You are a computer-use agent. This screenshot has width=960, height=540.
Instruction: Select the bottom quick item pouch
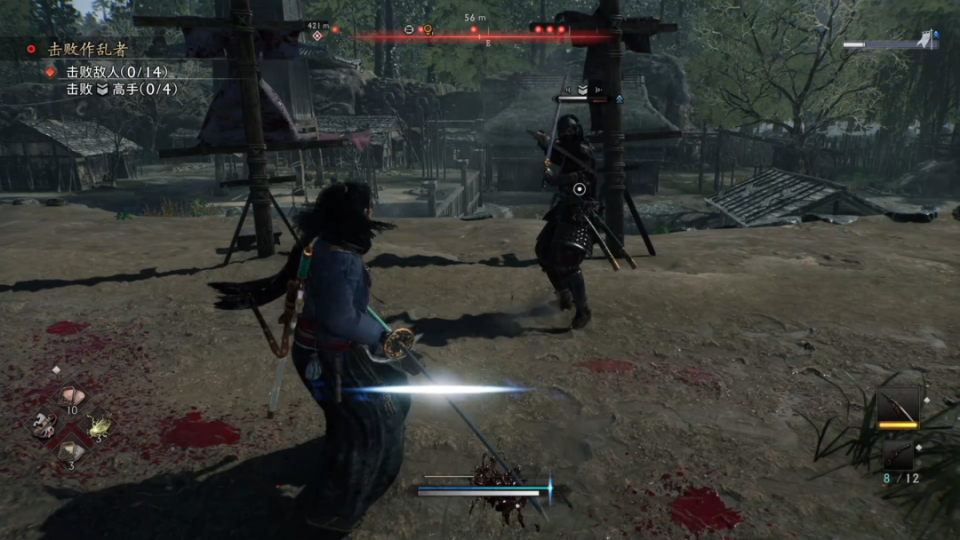(70, 452)
